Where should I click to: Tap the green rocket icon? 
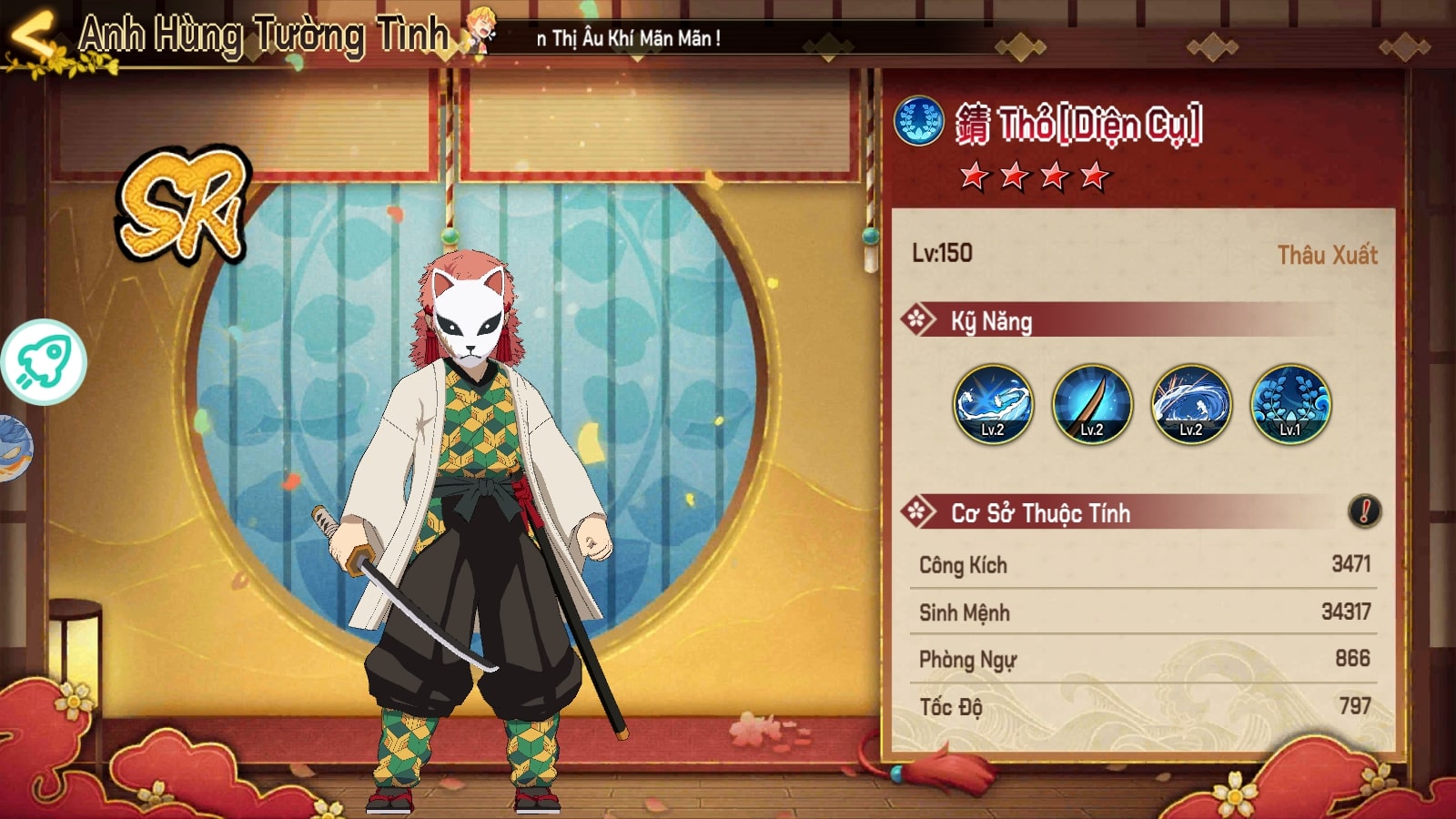[44, 361]
